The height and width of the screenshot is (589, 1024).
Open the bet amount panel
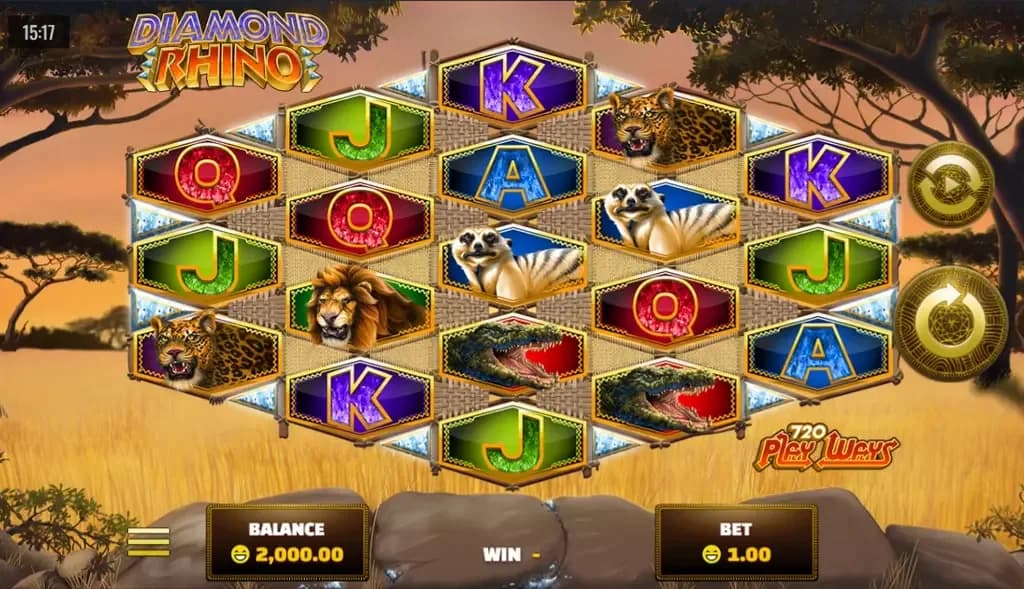(x=735, y=541)
